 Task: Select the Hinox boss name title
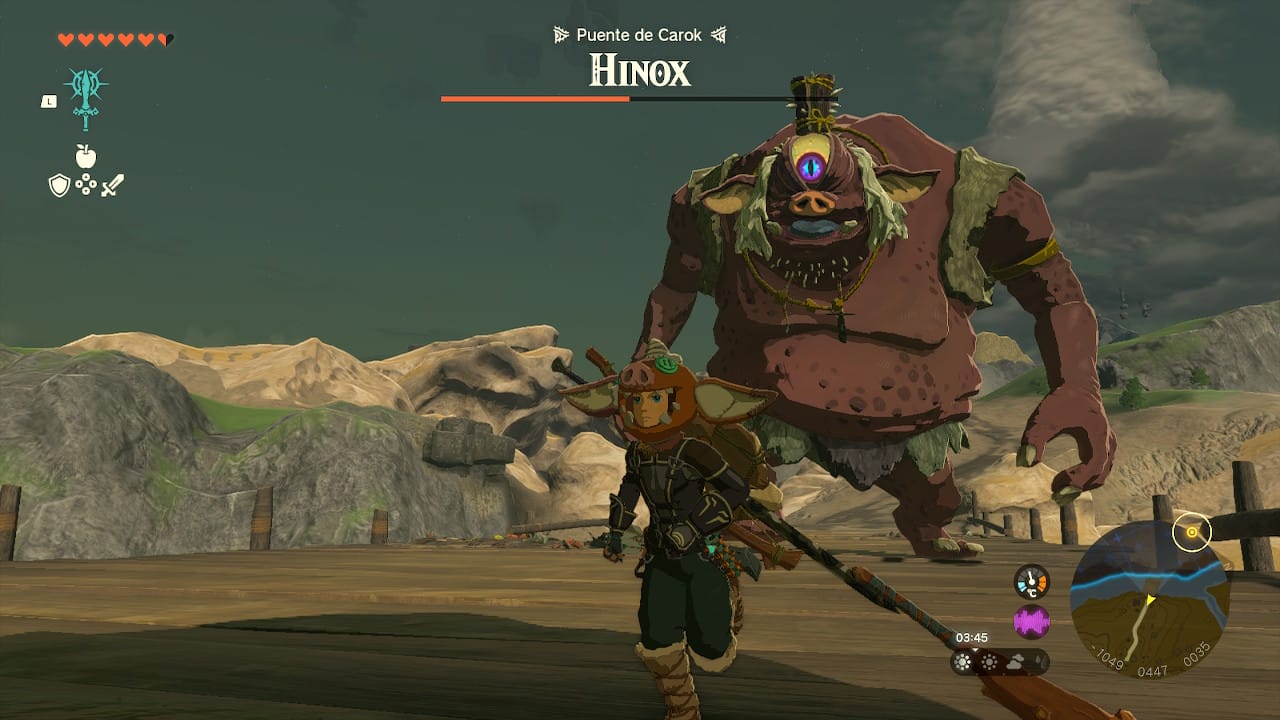coord(638,73)
